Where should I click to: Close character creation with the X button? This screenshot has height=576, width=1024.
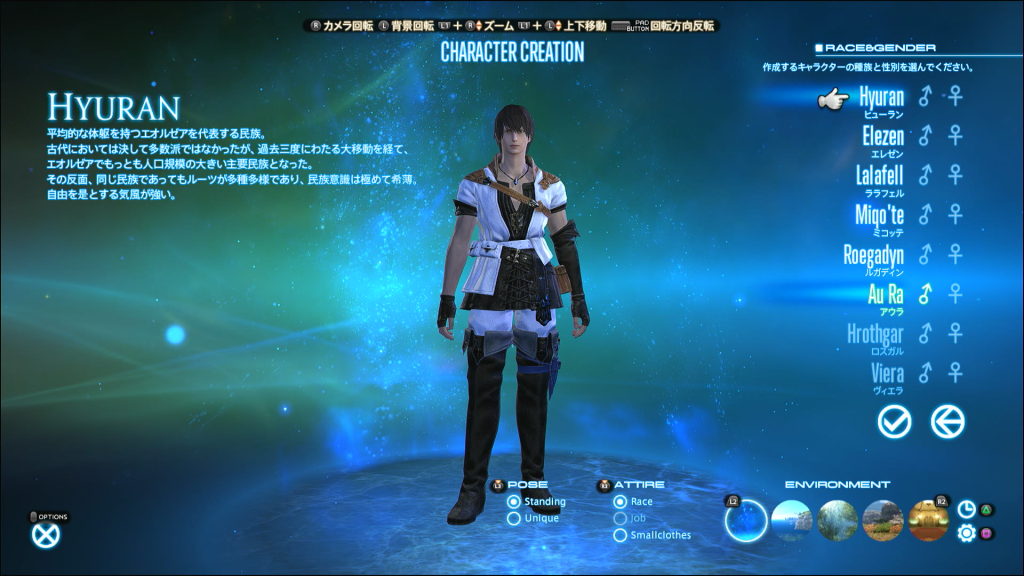pos(46,535)
